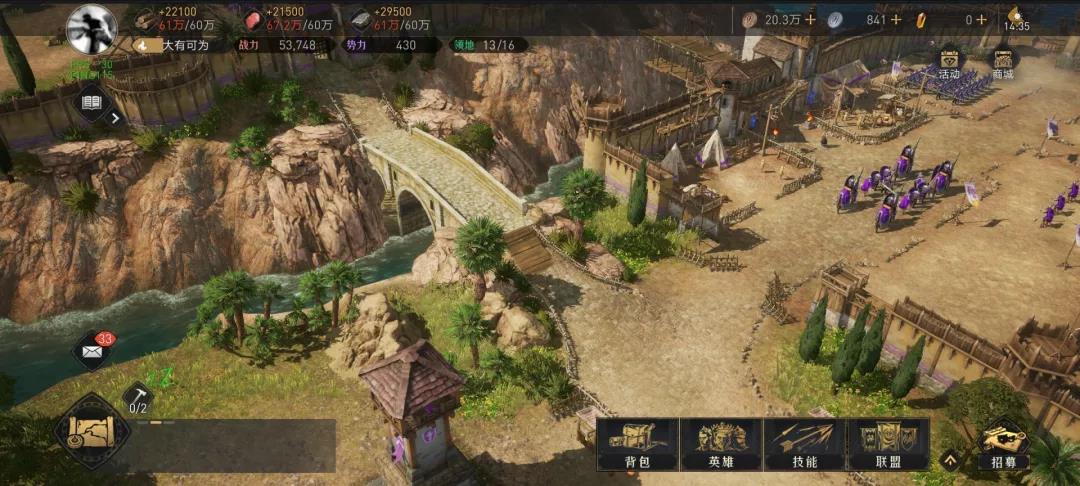The height and width of the screenshot is (486, 1080).
Task: Add more copper coins with the plus
Action: 809,19
